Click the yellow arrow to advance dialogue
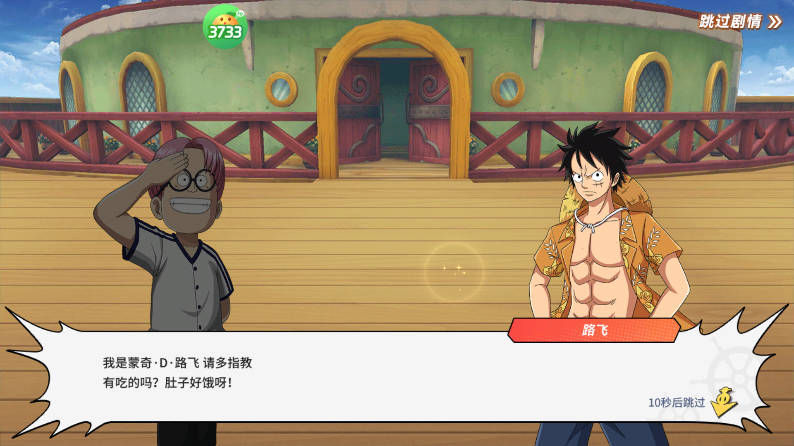The width and height of the screenshot is (794, 446). pos(724,400)
